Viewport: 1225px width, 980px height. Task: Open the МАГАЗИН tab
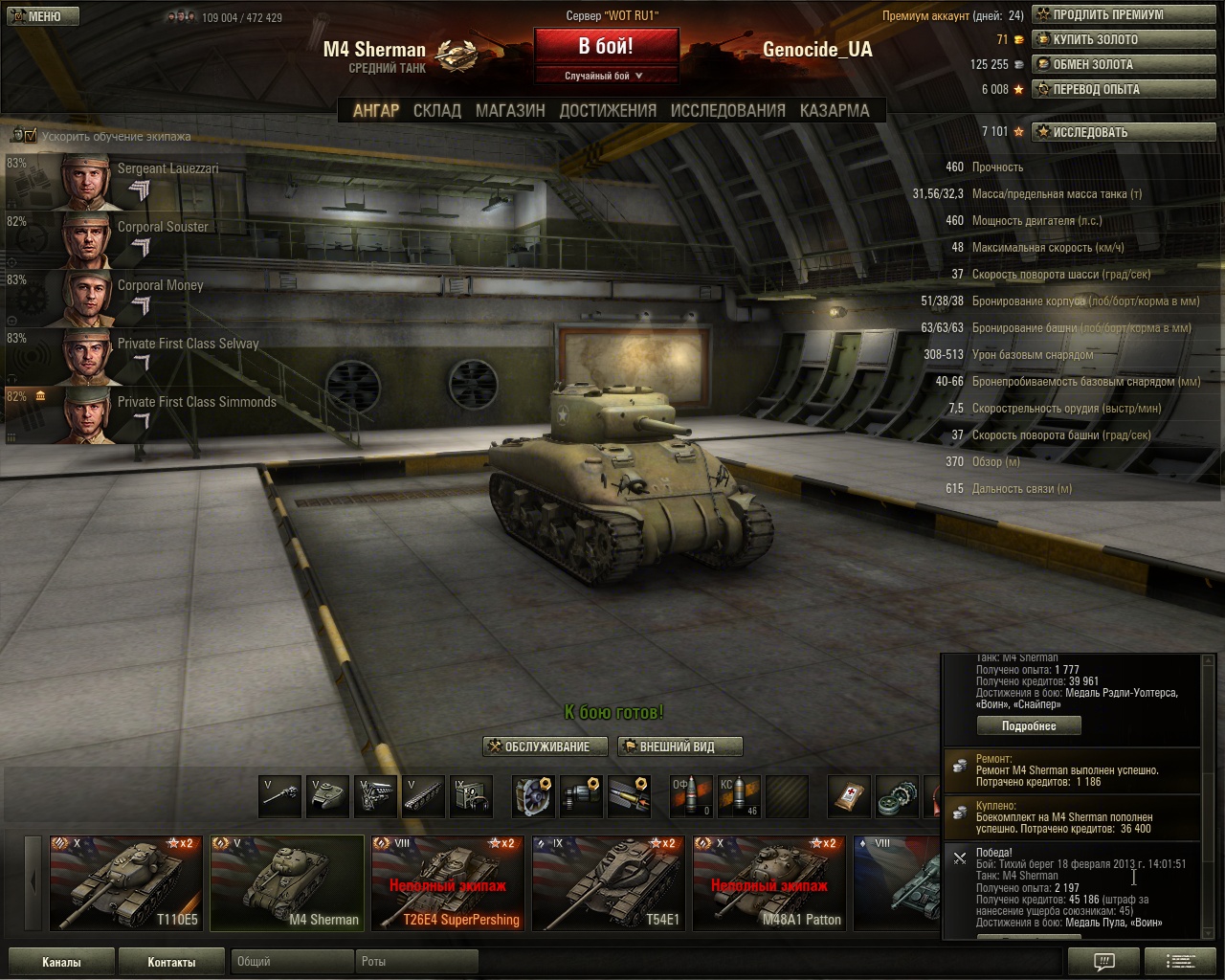pos(510,110)
